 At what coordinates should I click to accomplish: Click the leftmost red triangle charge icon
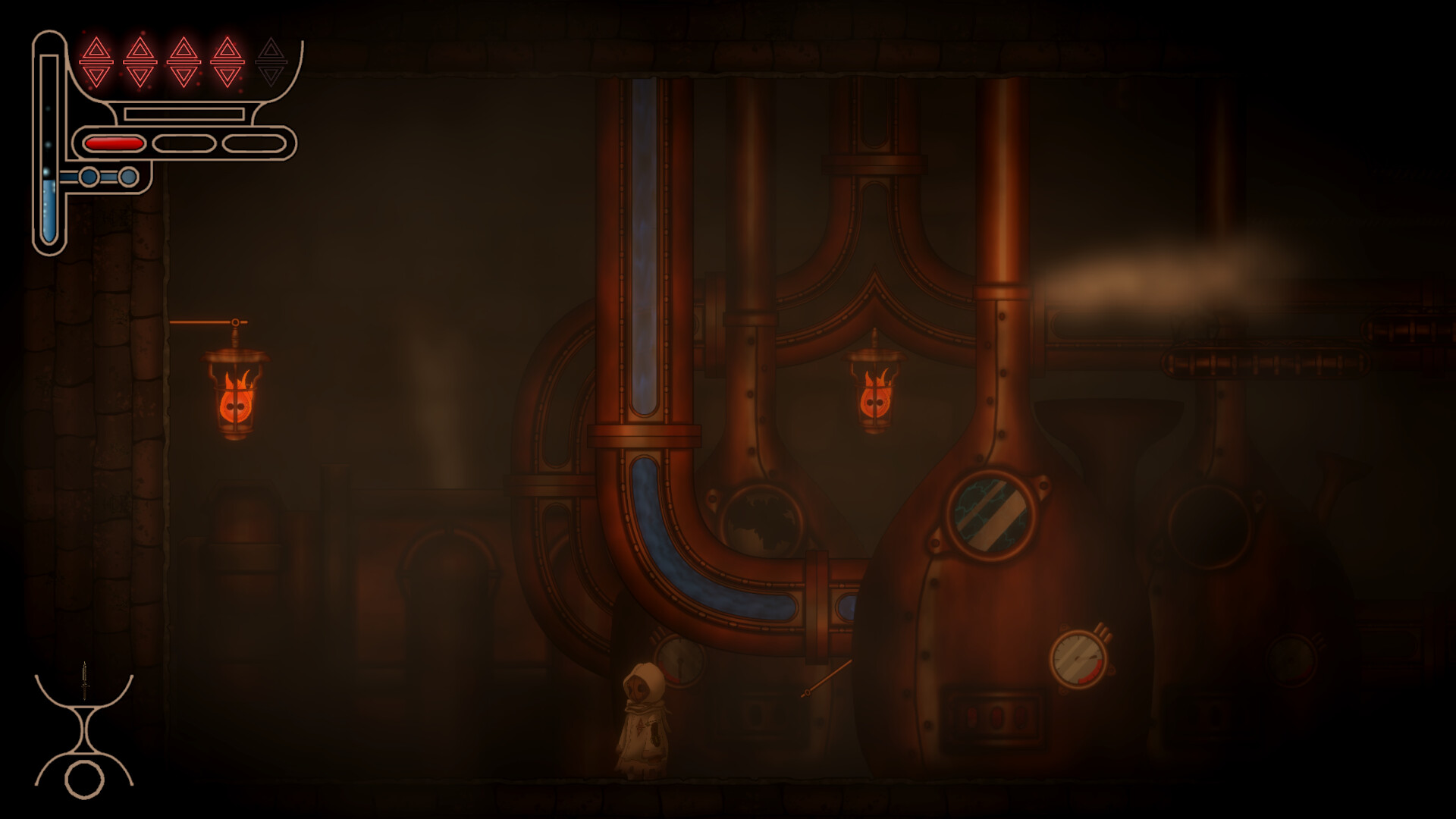point(95,61)
